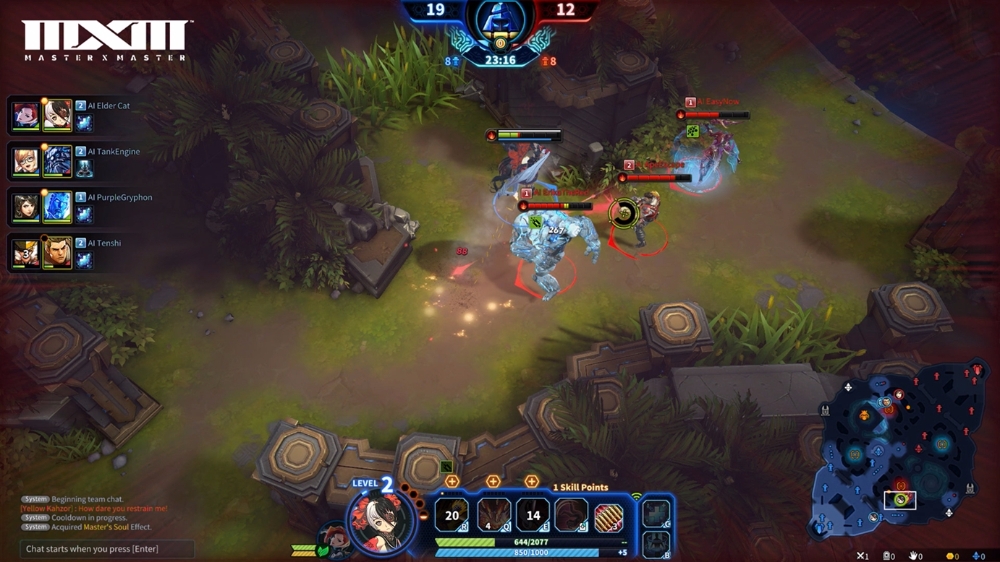
Task: Activate the R skill on cooldown 20
Action: 452,516
